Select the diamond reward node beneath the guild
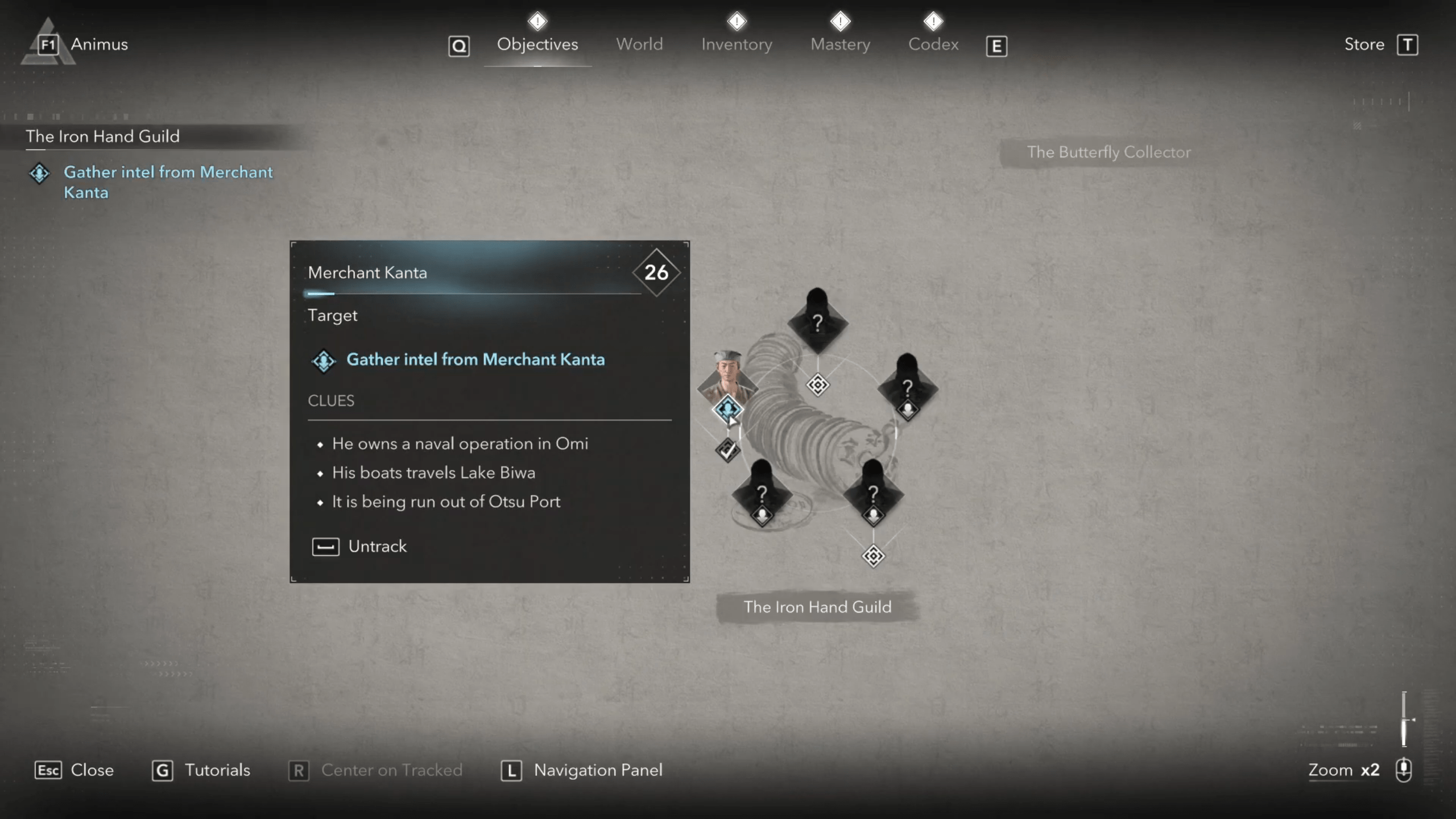This screenshot has width=1456, height=819. (x=873, y=556)
